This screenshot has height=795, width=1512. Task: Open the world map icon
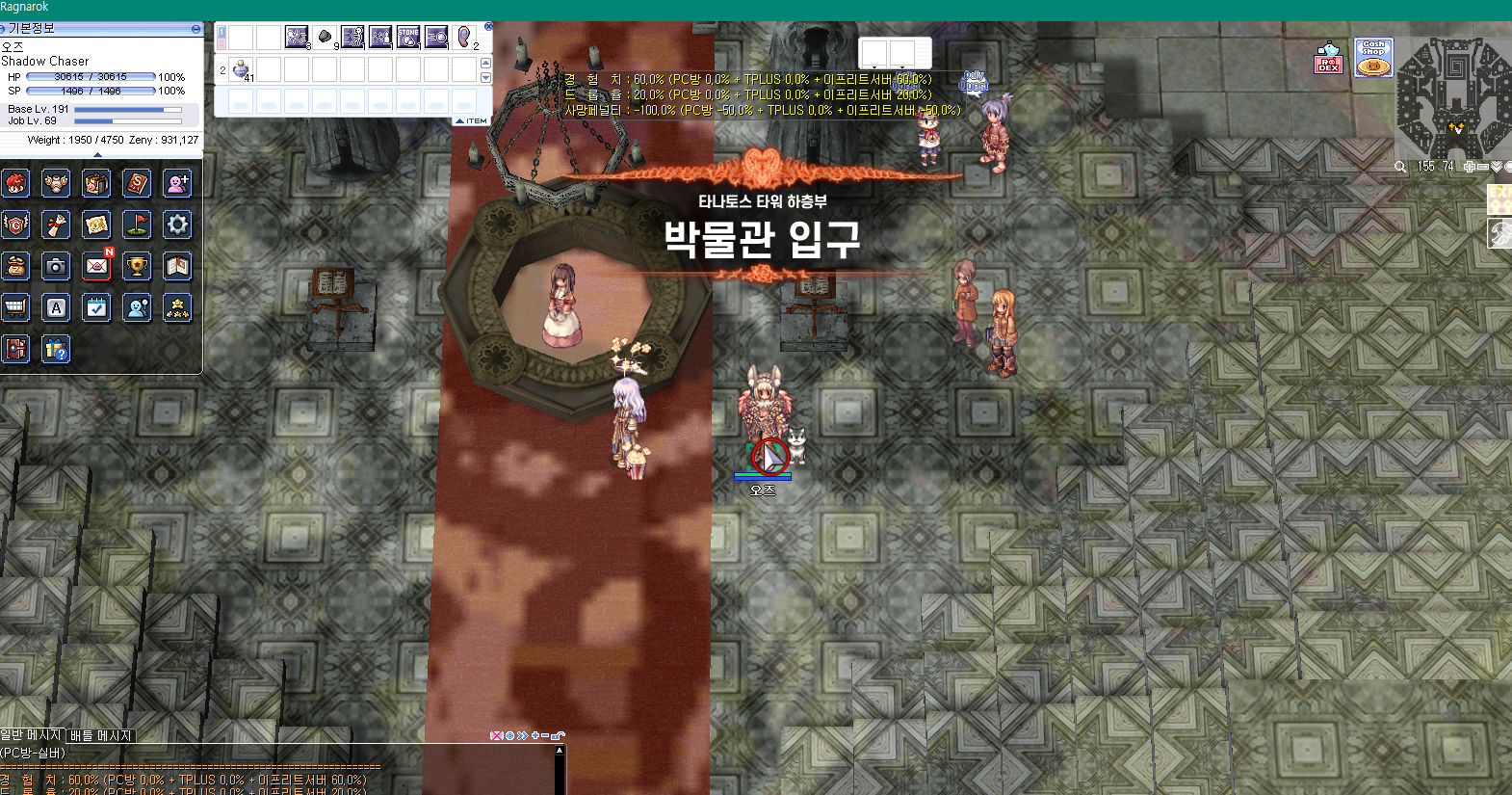point(95,225)
